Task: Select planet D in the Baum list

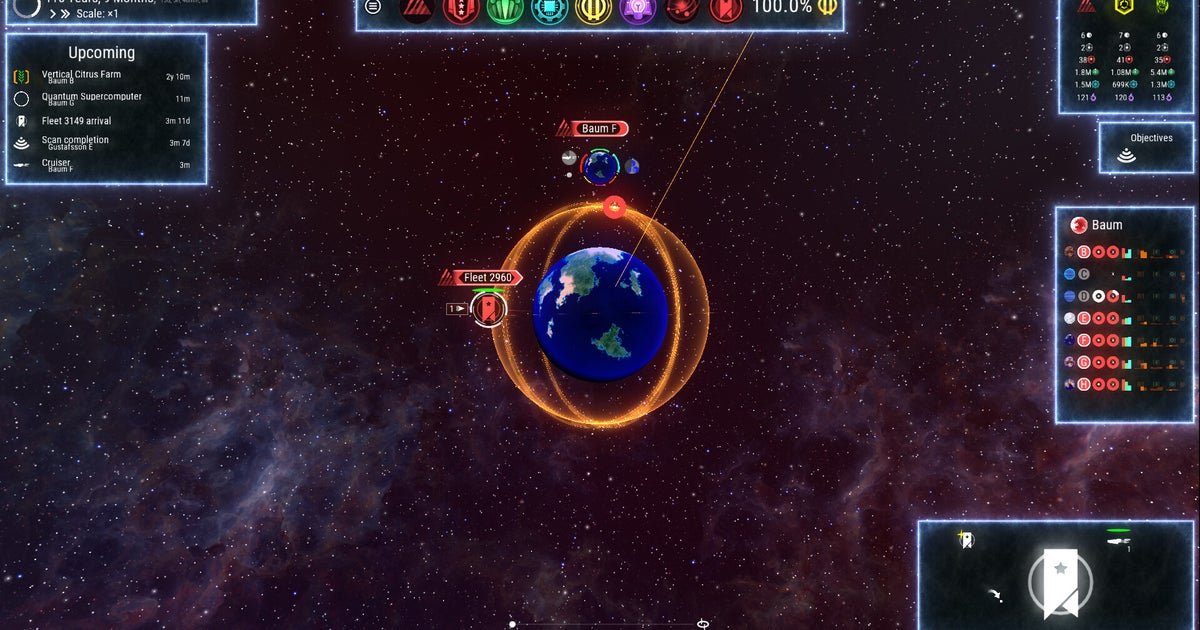Action: pos(1083,296)
